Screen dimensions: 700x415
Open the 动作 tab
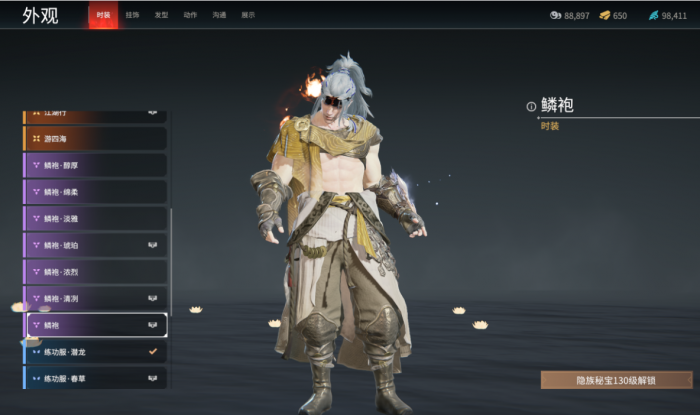coord(190,15)
